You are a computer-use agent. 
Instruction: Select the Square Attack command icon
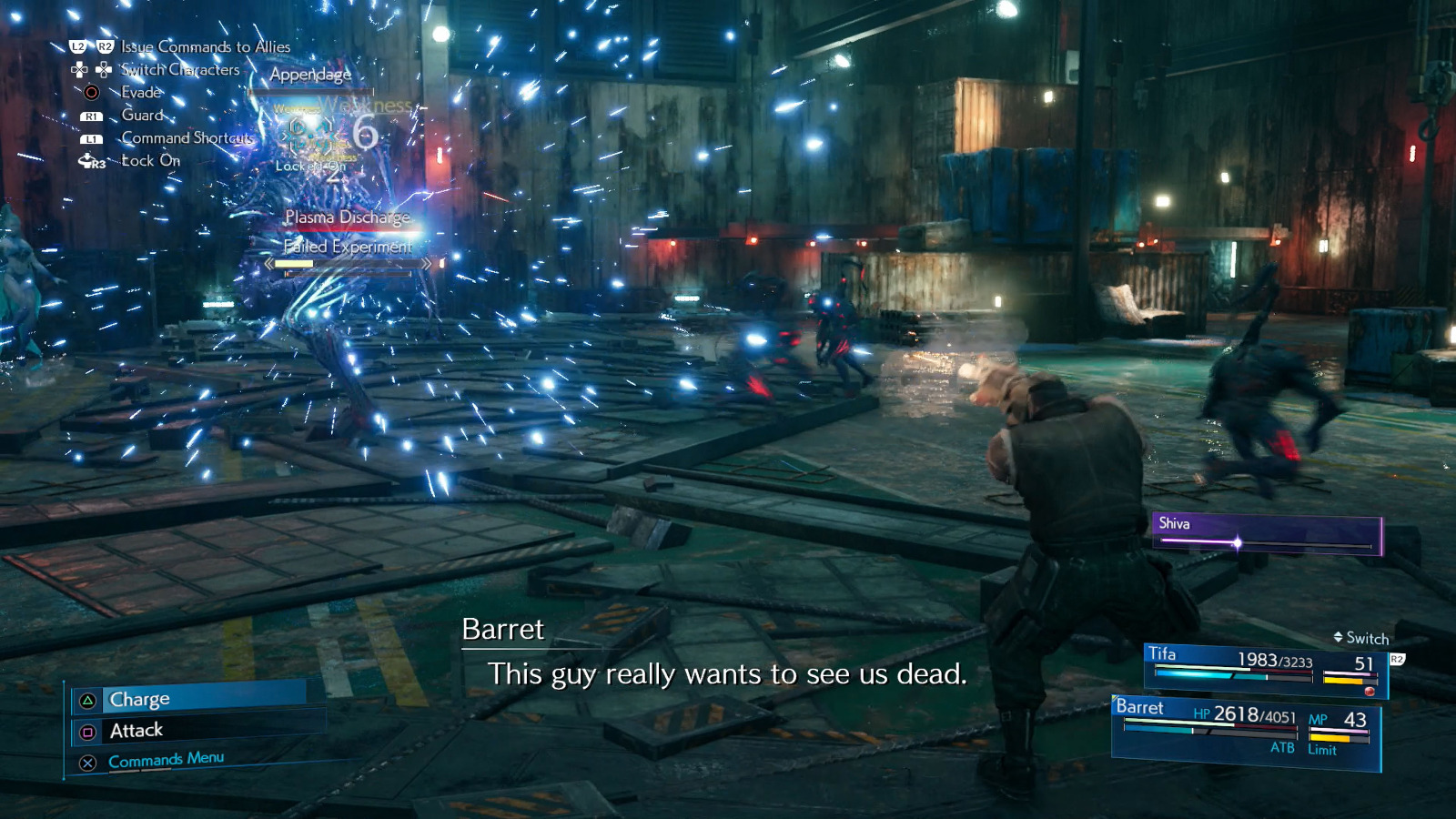88,731
